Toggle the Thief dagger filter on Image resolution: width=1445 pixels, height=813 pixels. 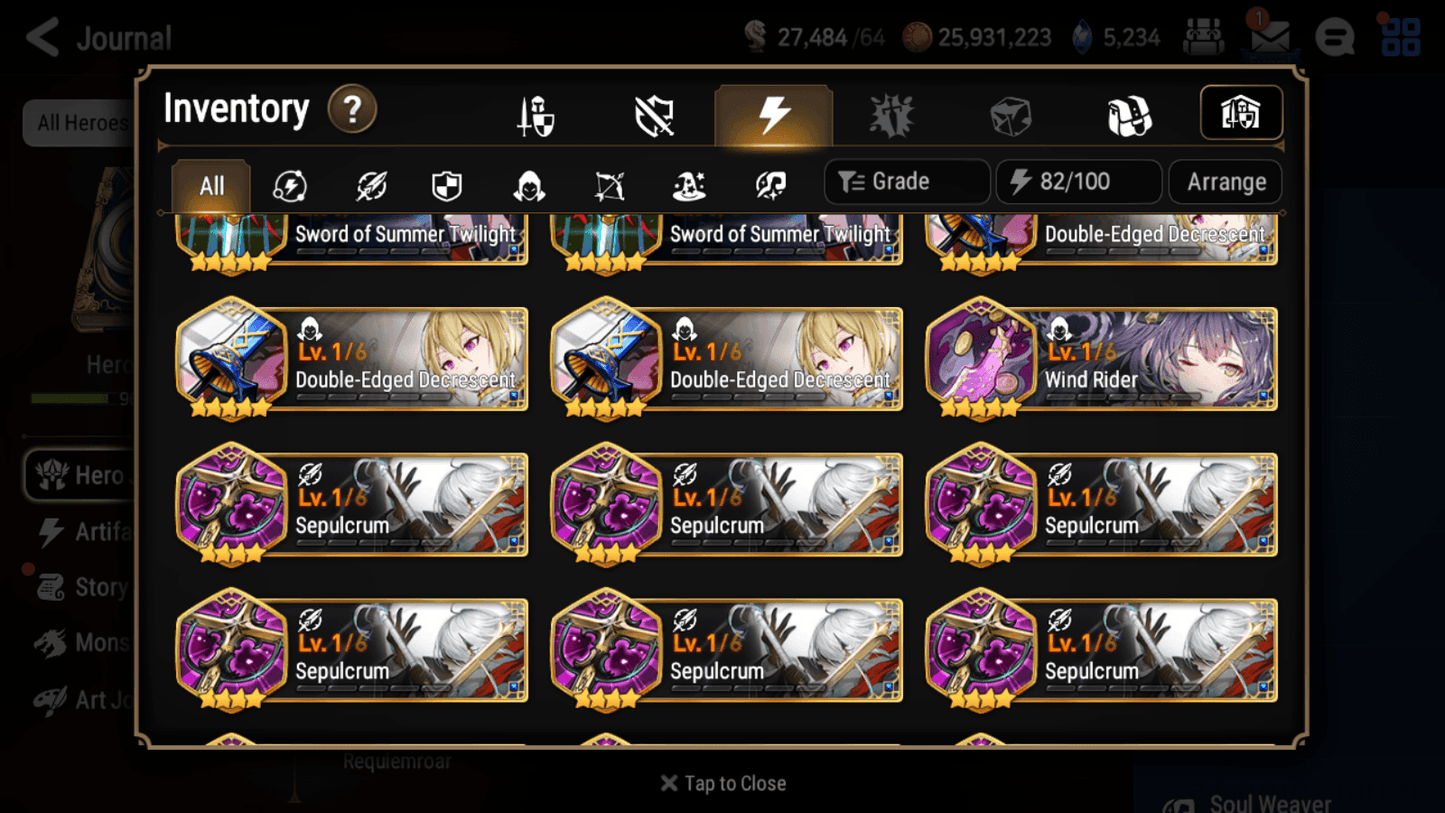click(369, 185)
